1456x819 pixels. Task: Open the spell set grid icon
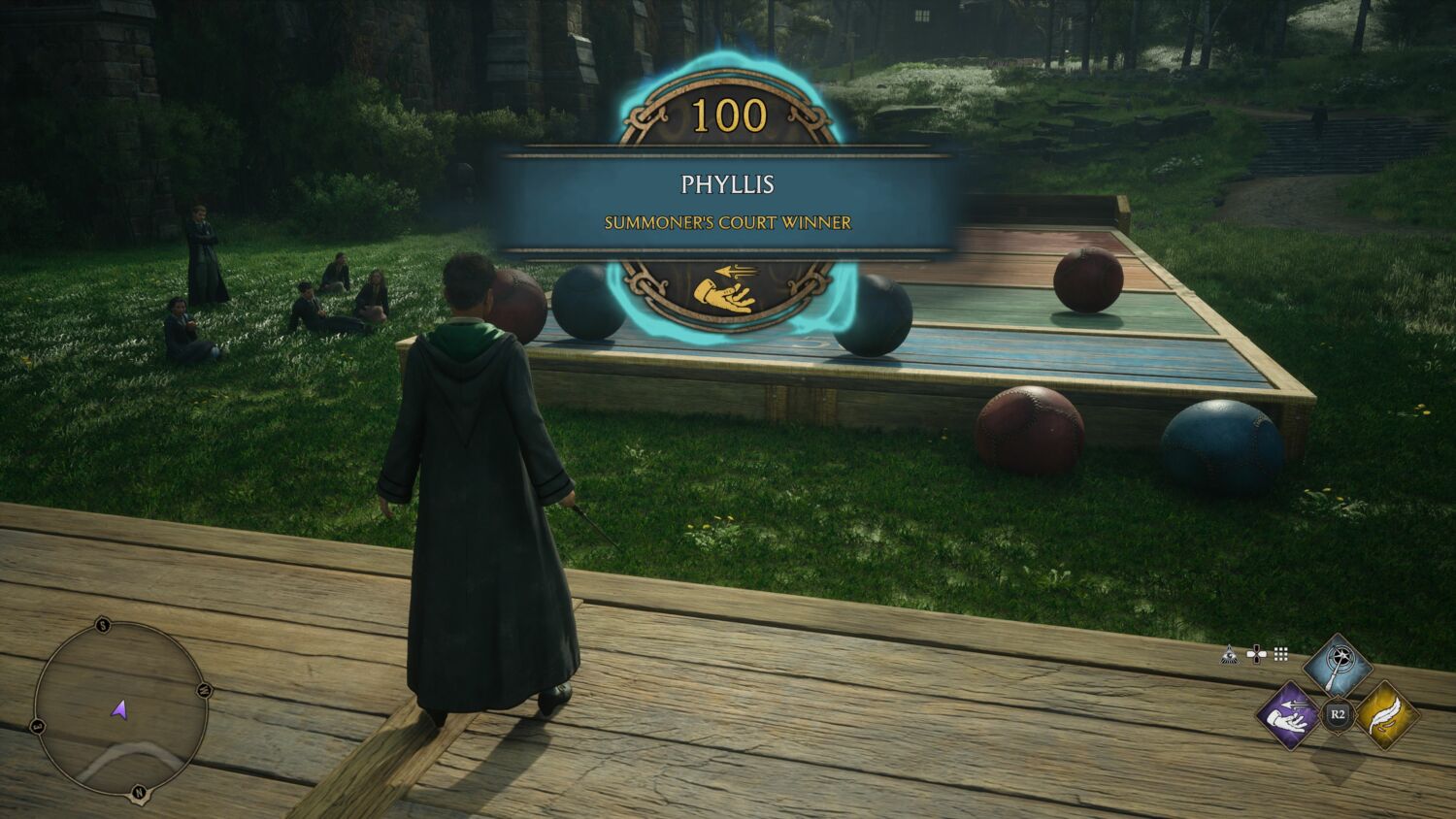[1280, 655]
